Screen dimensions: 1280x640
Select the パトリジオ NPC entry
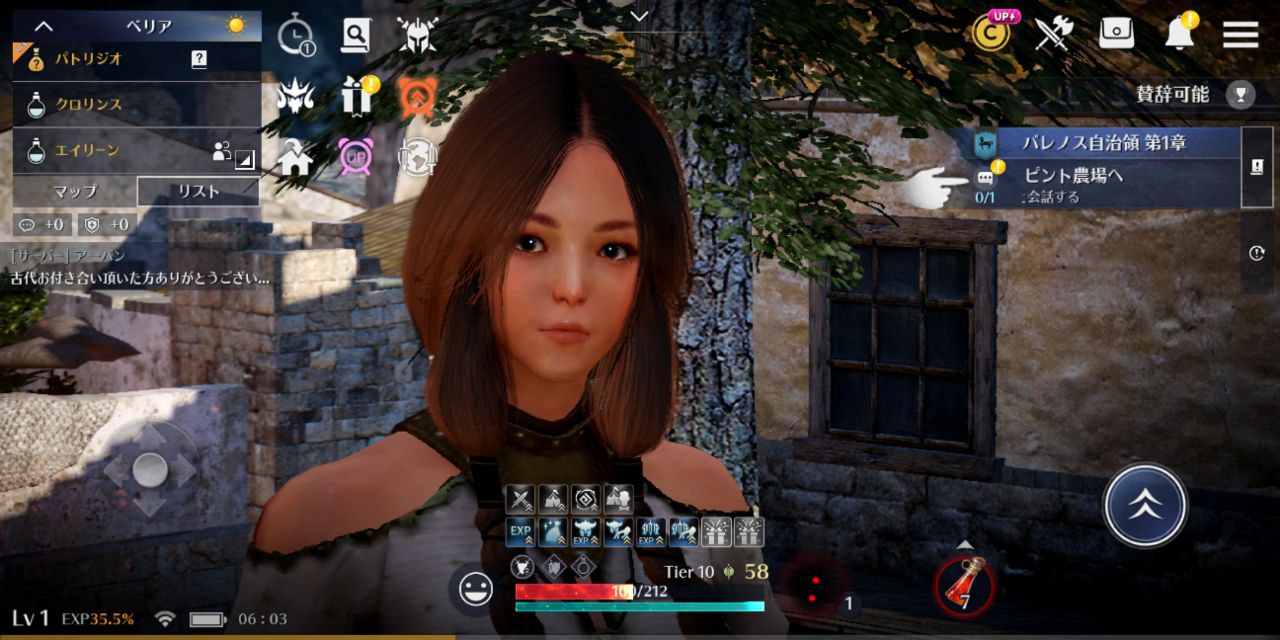pyautogui.click(x=110, y=59)
